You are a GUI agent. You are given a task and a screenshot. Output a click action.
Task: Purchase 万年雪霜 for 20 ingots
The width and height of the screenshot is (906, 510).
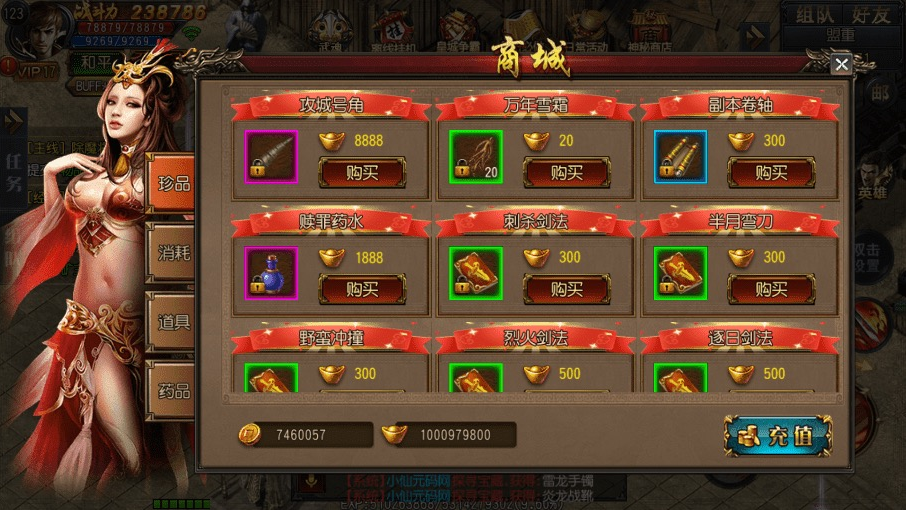point(567,172)
